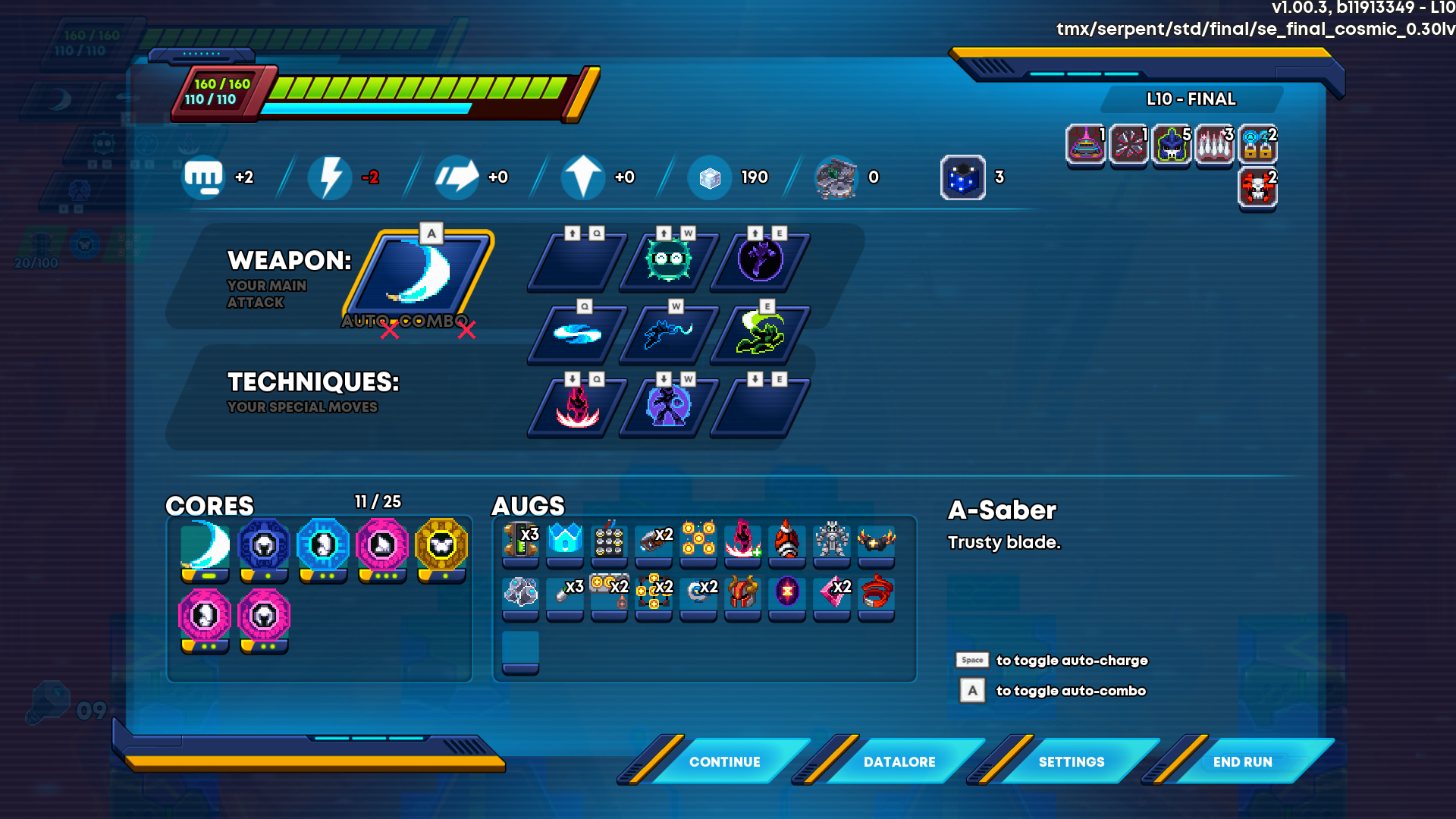Select the blue dragon dash technique
Screen dimensions: 1456x819
[x=668, y=334]
